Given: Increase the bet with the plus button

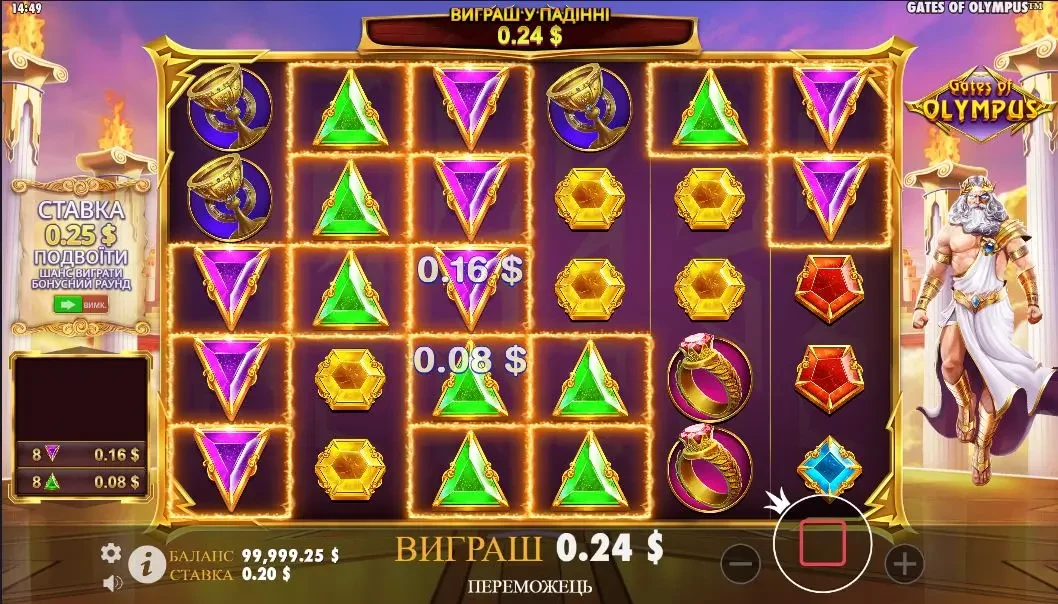Looking at the screenshot, I should pyautogui.click(x=904, y=564).
